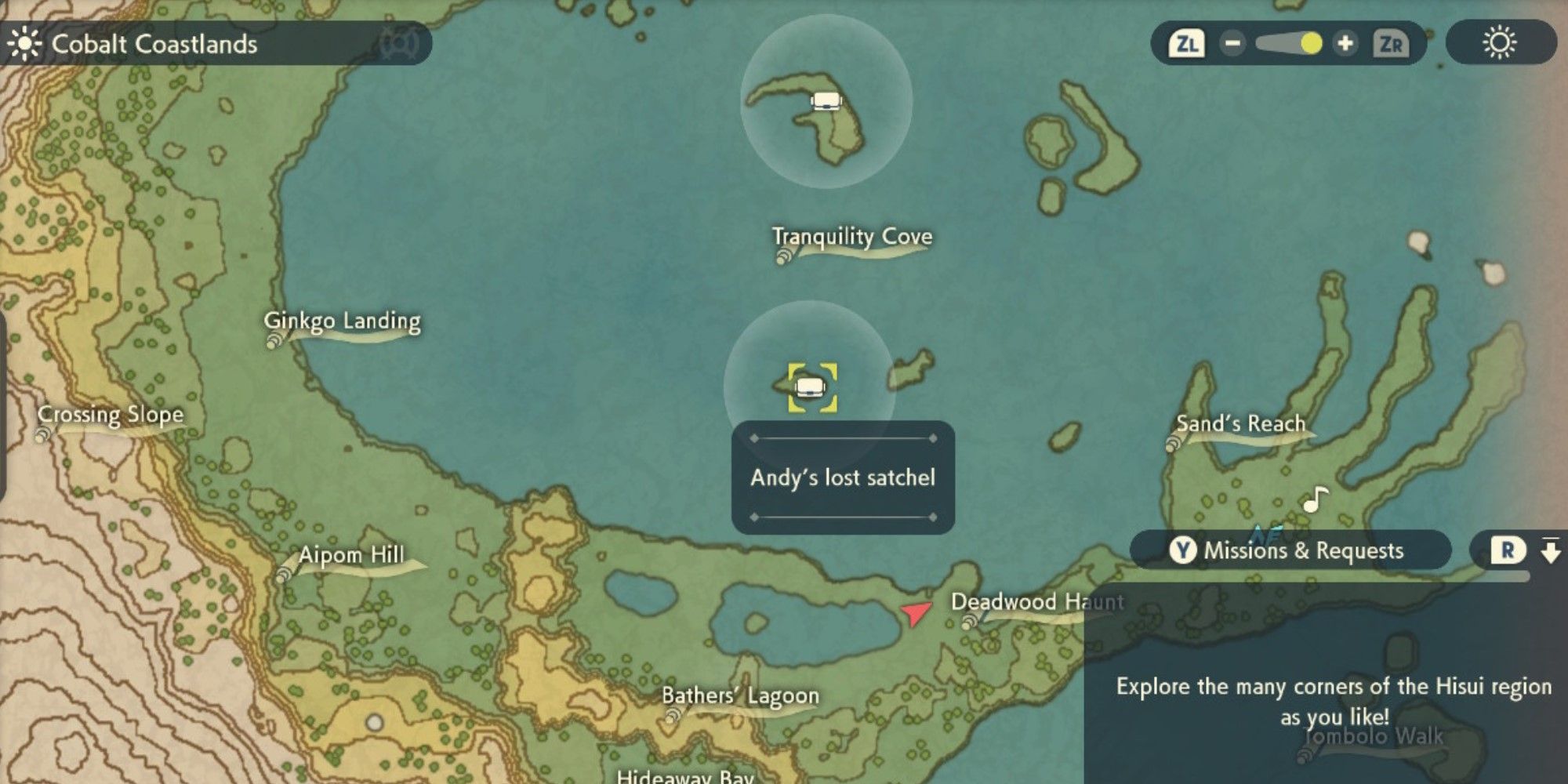Viewport: 1568px width, 784px height.
Task: Select the Bathers' Lagoon location label
Action: pos(740,696)
